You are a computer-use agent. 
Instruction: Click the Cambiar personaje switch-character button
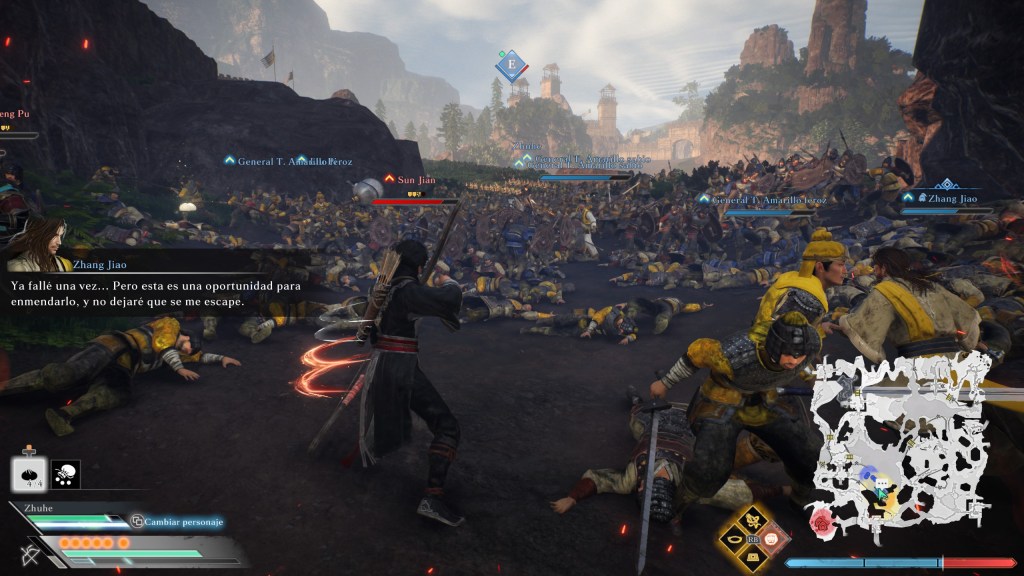tap(176, 521)
